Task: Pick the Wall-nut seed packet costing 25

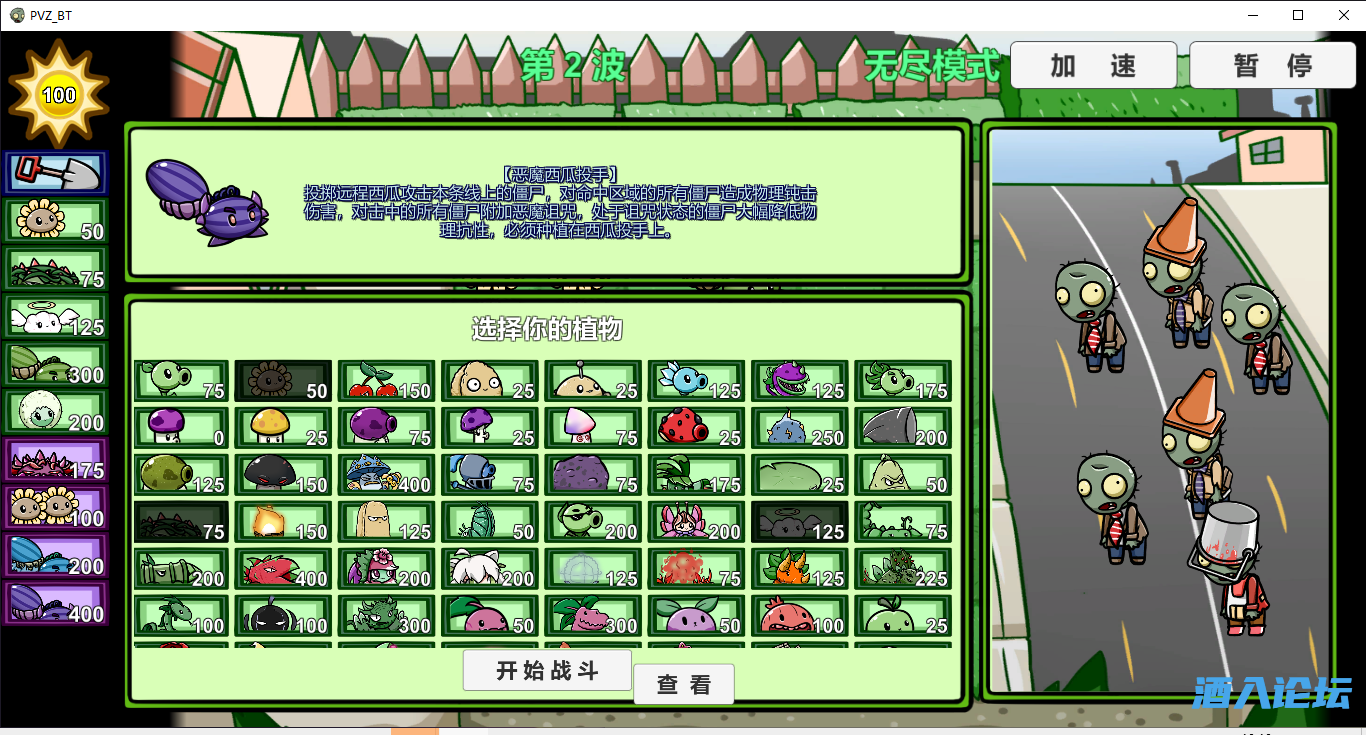Action: (x=489, y=380)
